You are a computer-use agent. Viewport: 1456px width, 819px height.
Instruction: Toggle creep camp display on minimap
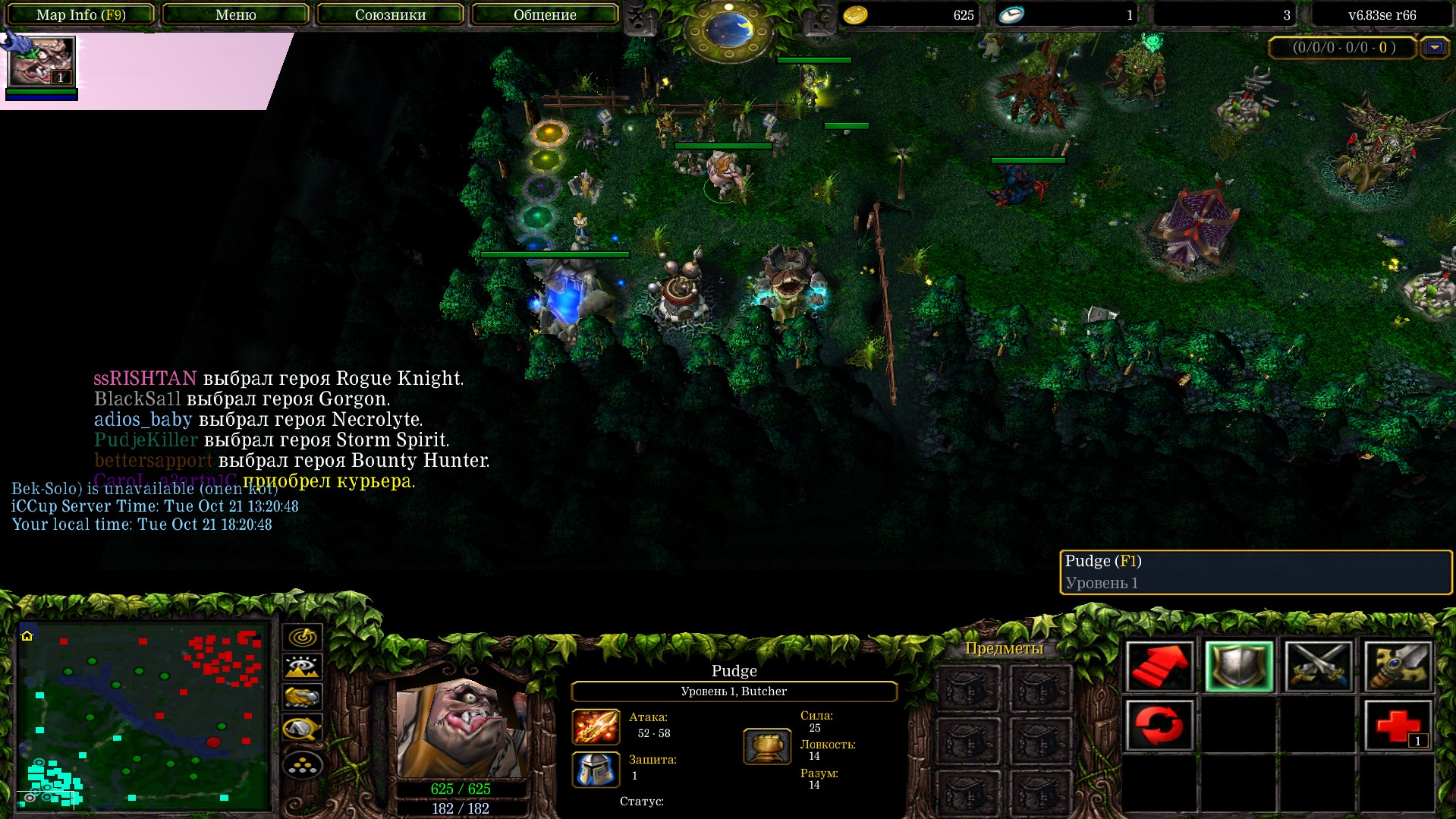point(302,729)
